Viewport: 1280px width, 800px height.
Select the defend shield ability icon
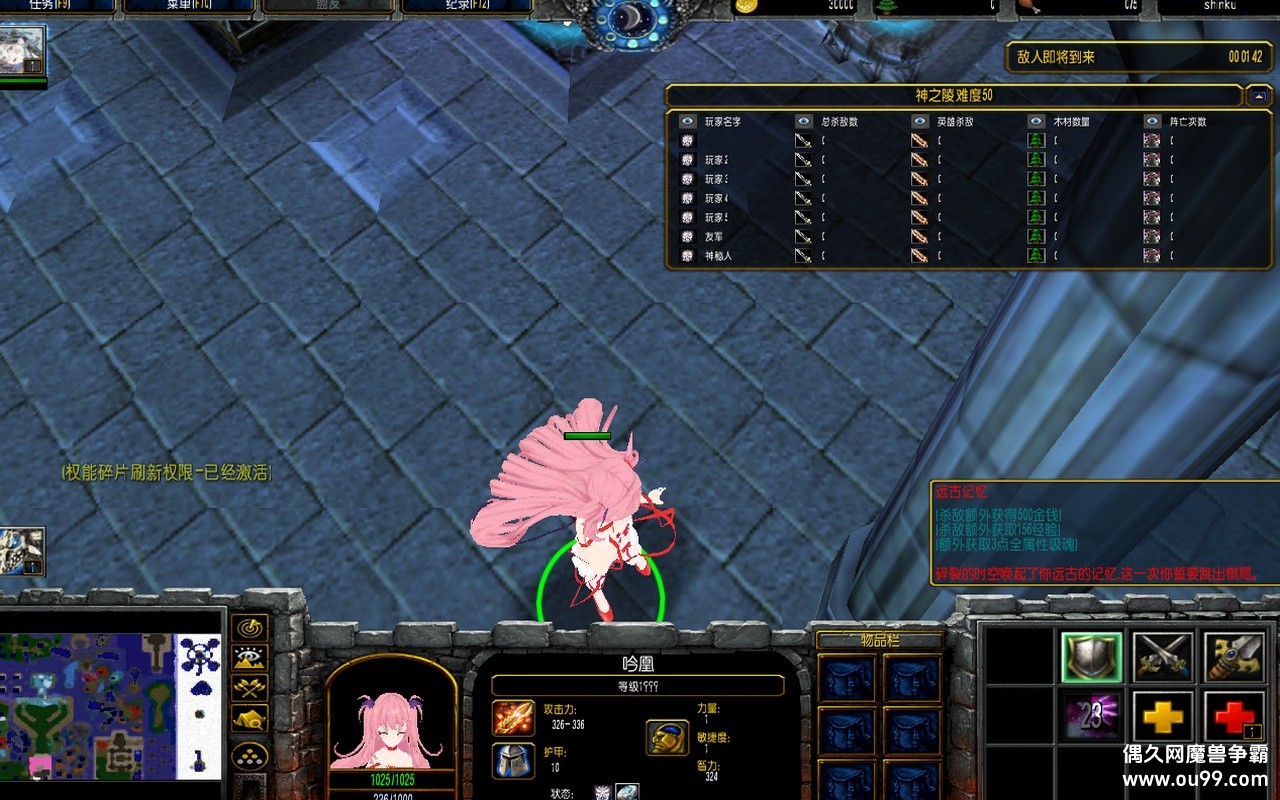click(x=1092, y=657)
